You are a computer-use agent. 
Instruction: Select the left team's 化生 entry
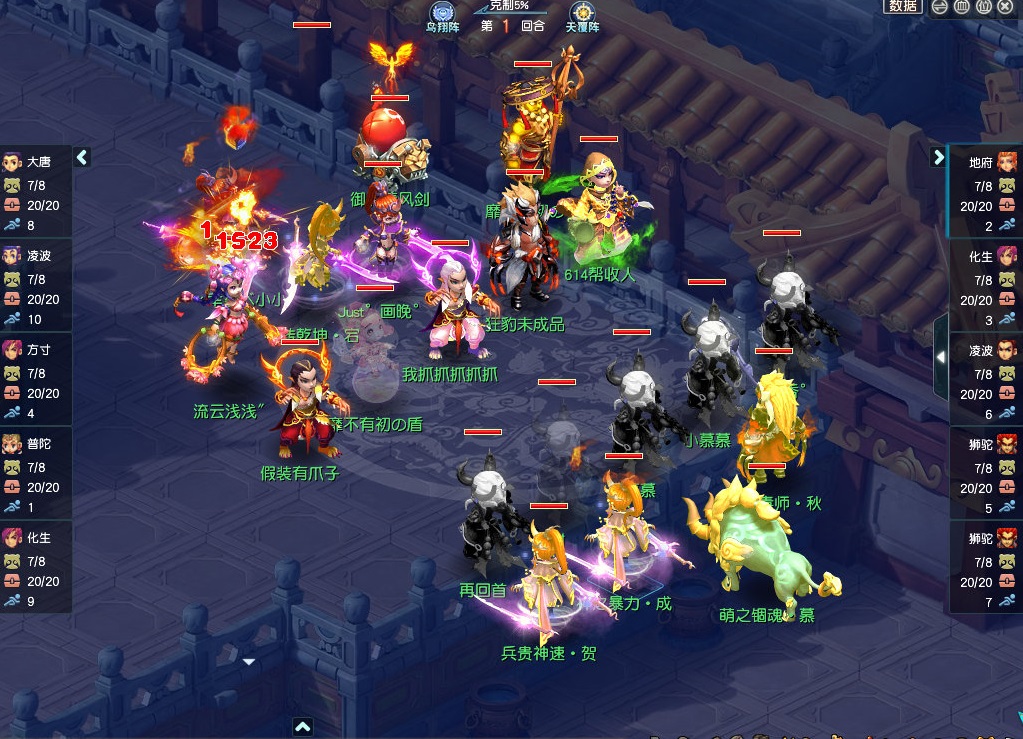(36, 567)
